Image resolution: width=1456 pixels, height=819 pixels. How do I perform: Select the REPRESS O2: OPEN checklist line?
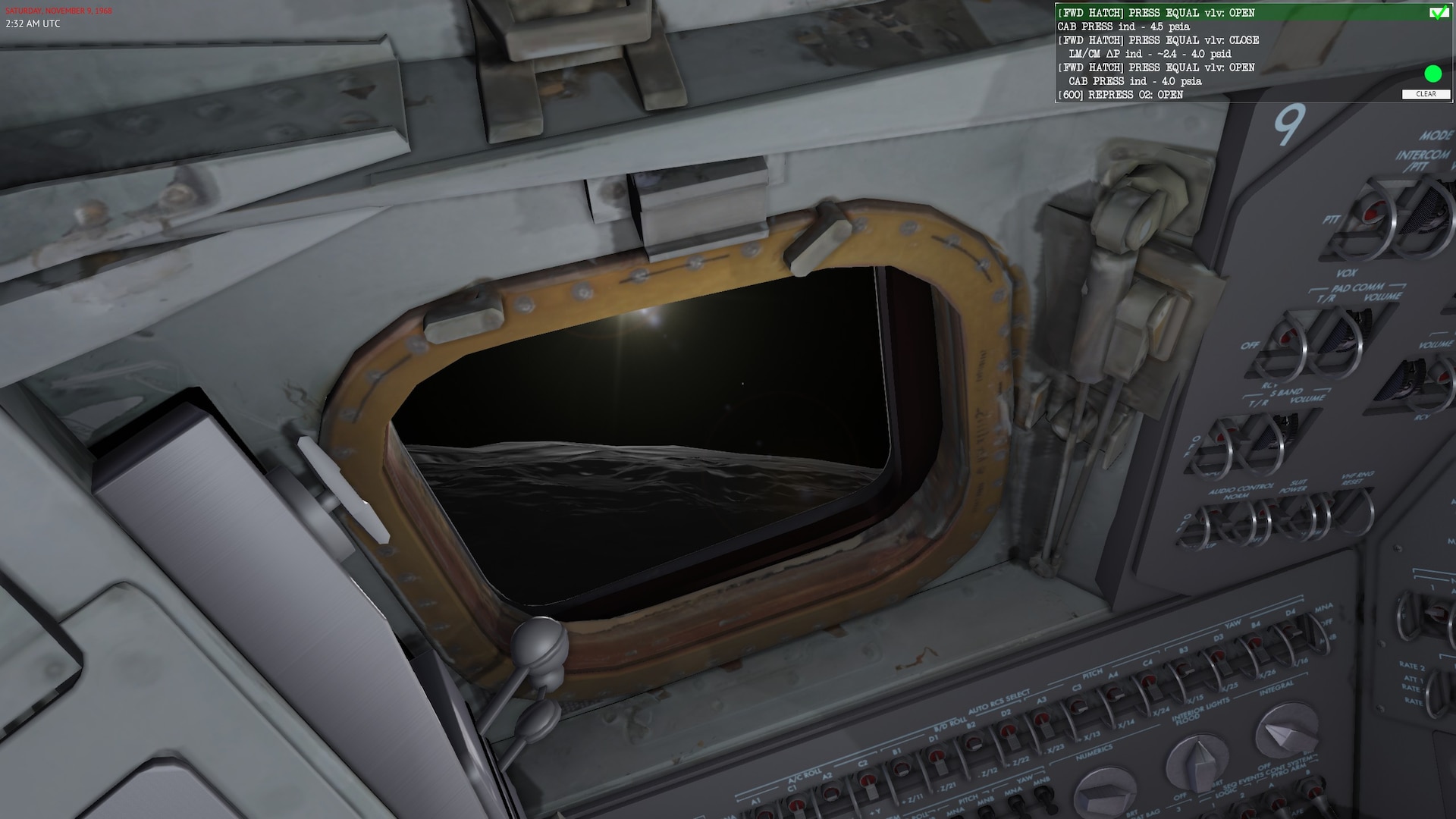(x=1120, y=95)
